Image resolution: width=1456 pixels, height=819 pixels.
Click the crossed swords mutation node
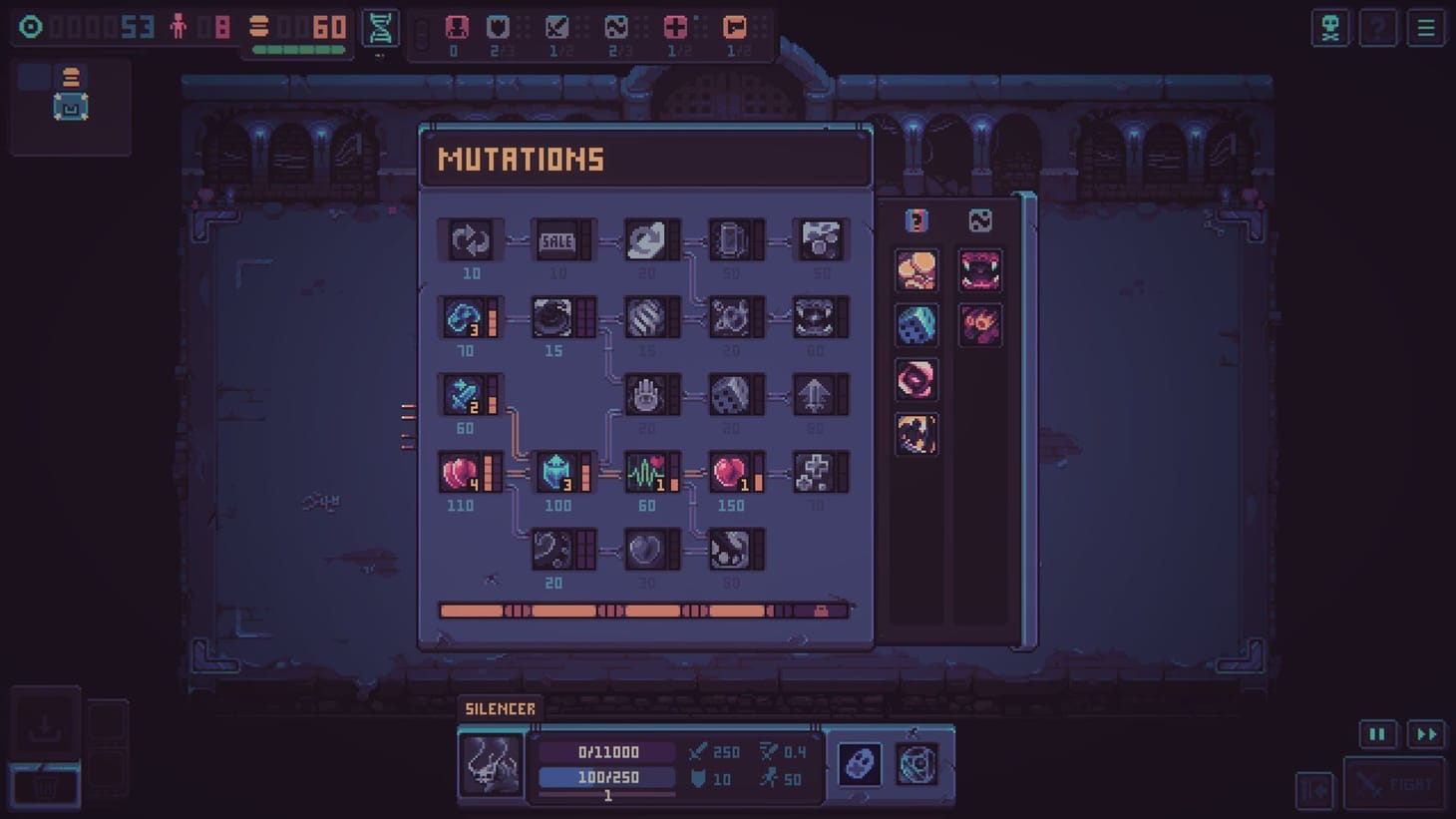click(x=469, y=394)
